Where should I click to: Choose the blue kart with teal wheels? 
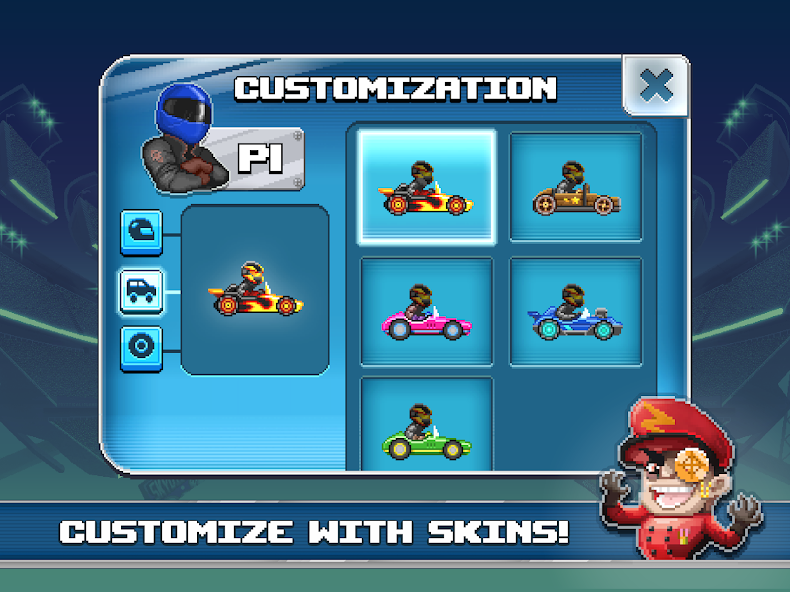[x=575, y=311]
